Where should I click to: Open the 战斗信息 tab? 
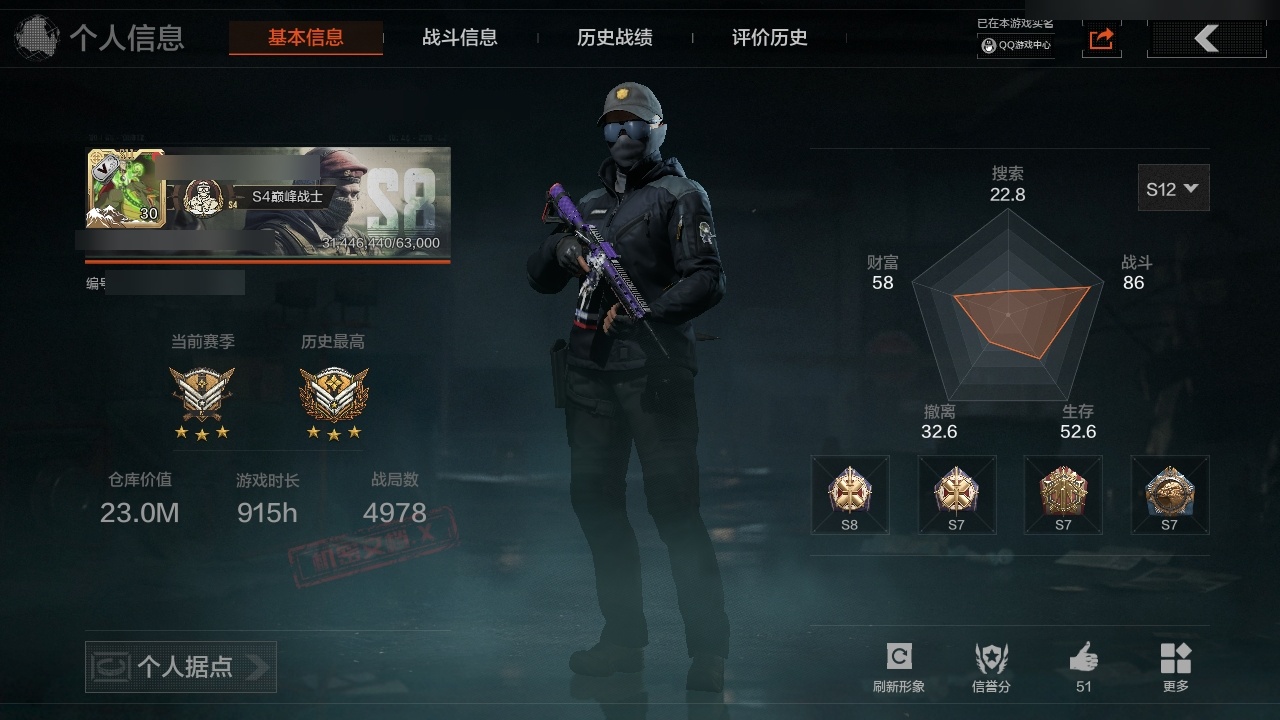pyautogui.click(x=460, y=38)
